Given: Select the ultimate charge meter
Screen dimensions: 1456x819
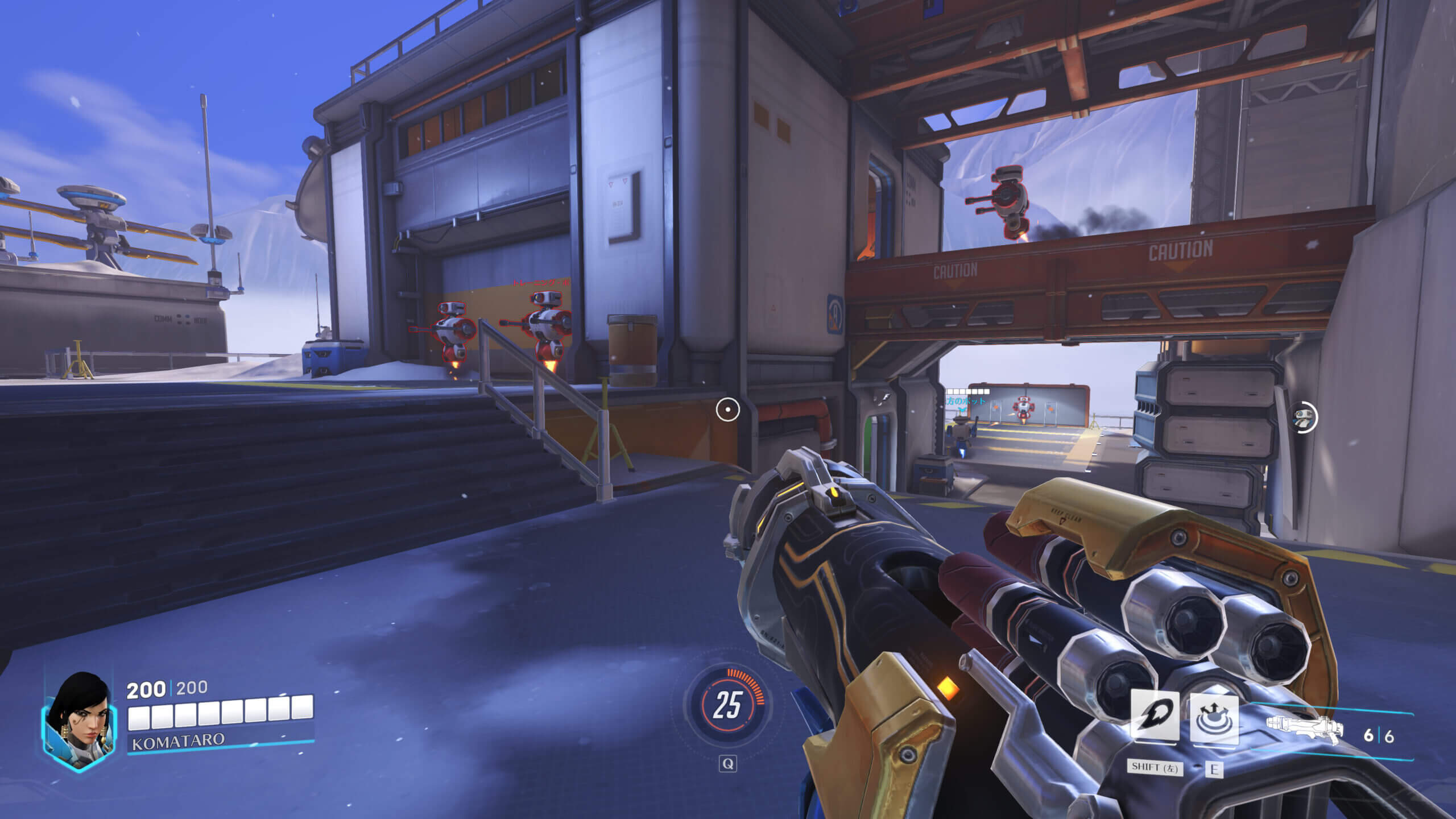Looking at the screenshot, I should coord(727,705).
